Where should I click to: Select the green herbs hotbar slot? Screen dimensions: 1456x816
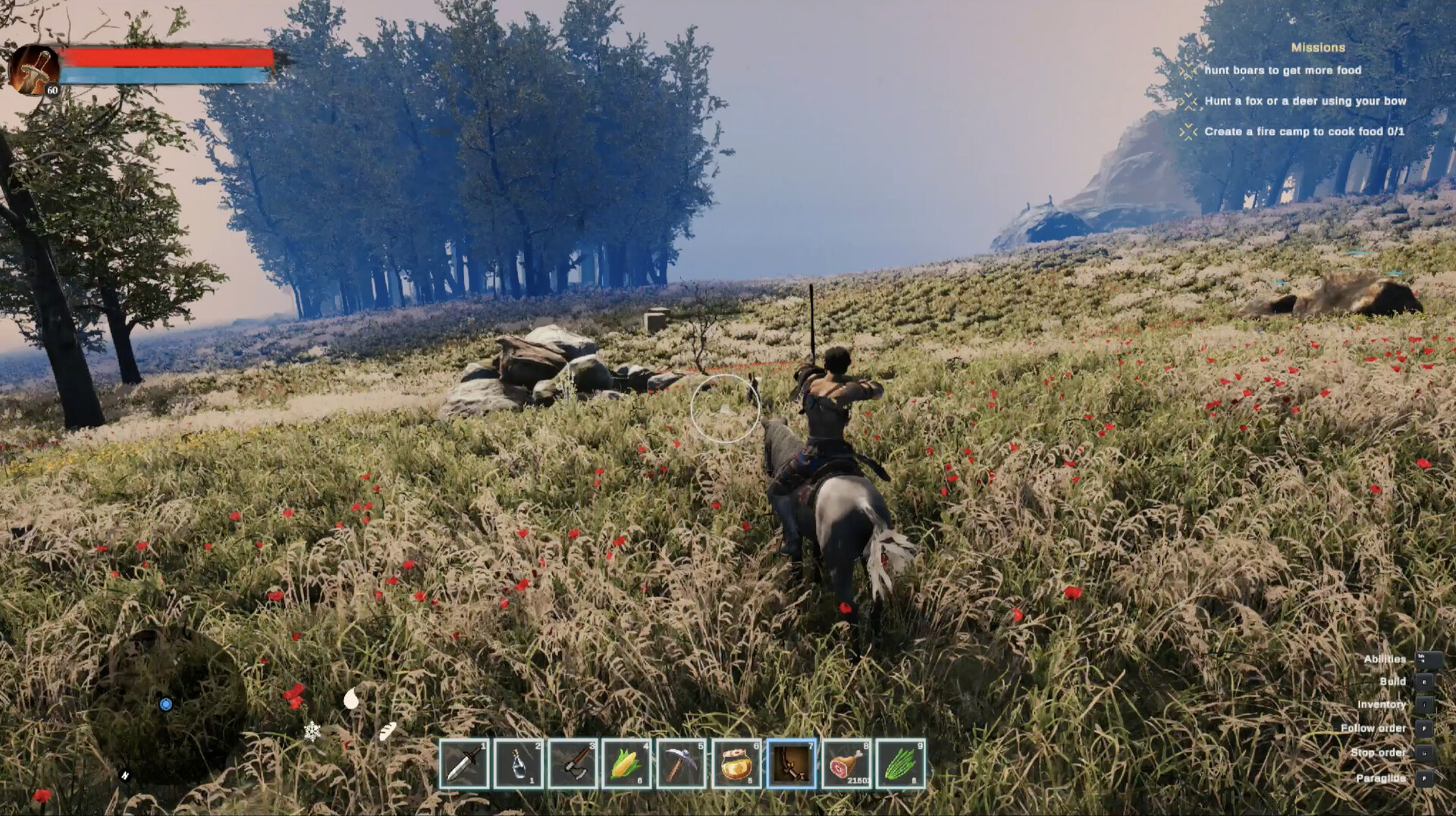click(x=901, y=764)
